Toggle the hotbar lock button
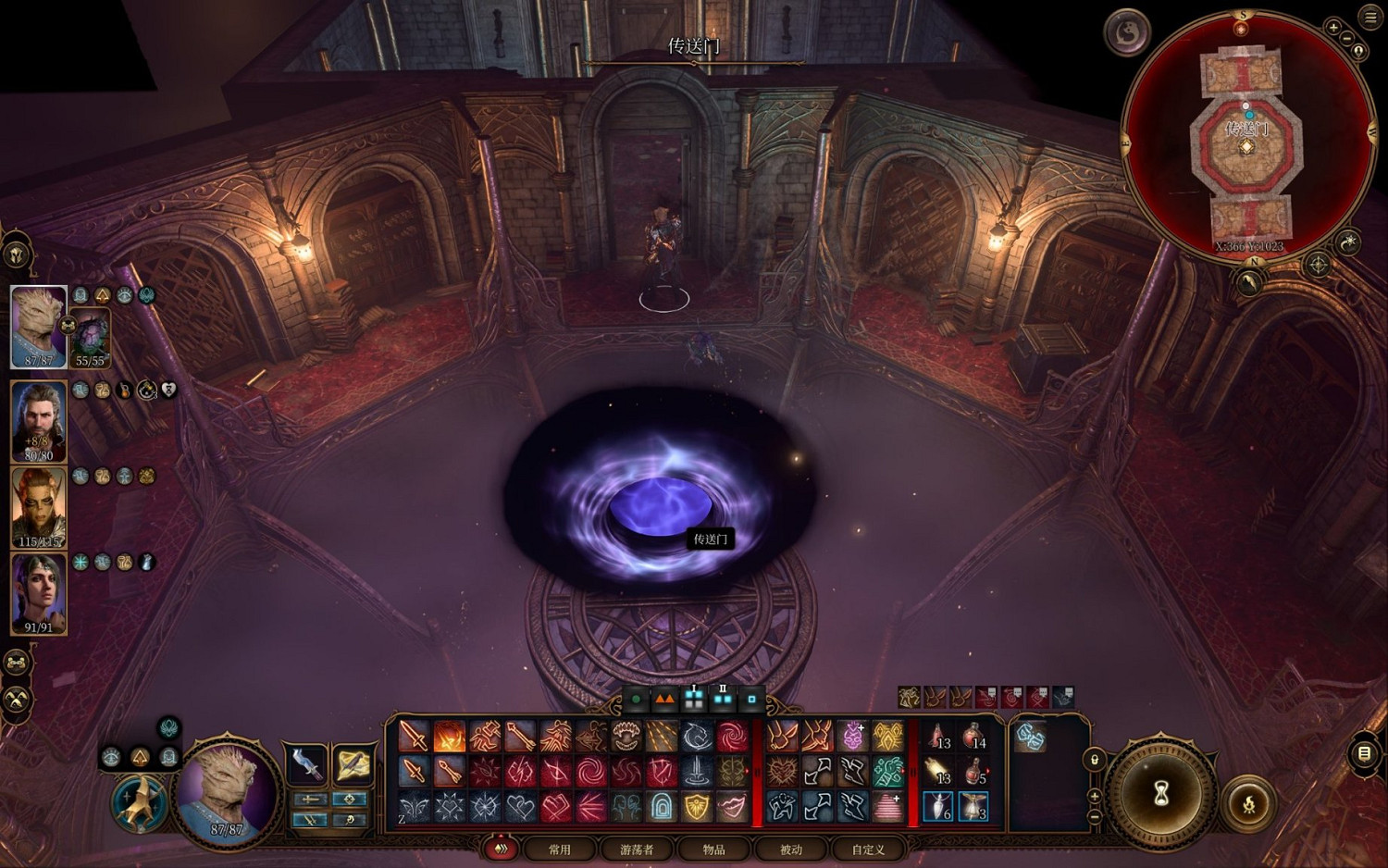 tap(1095, 760)
